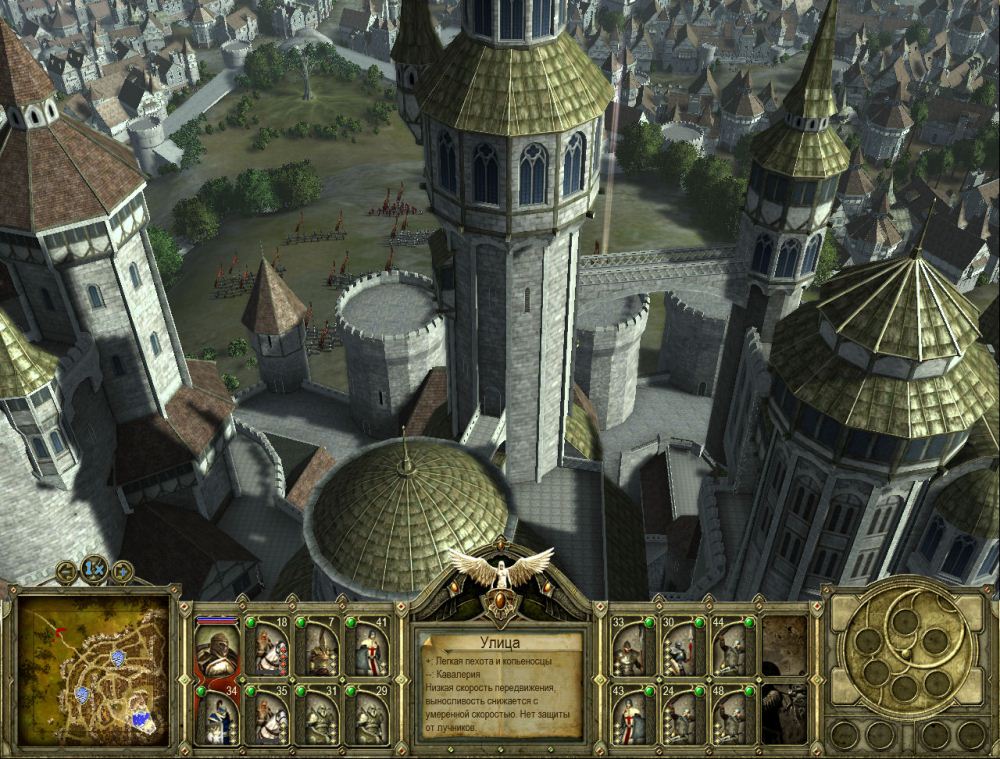Viewport: 1000px width, 759px height.
Task: Increase game speed with the right arrow
Action: [x=121, y=572]
